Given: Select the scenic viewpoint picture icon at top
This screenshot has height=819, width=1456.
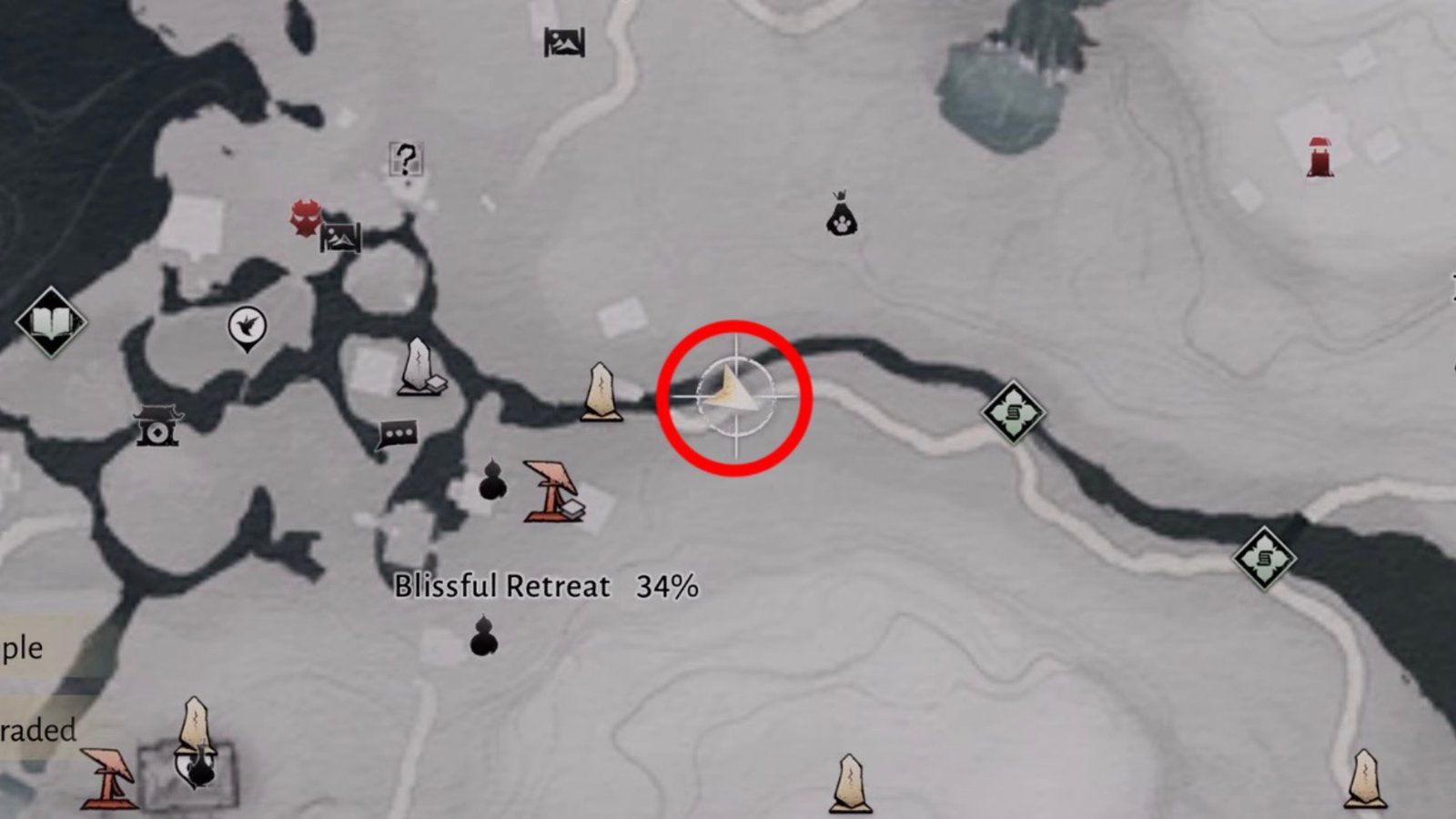Looking at the screenshot, I should click(x=564, y=41).
